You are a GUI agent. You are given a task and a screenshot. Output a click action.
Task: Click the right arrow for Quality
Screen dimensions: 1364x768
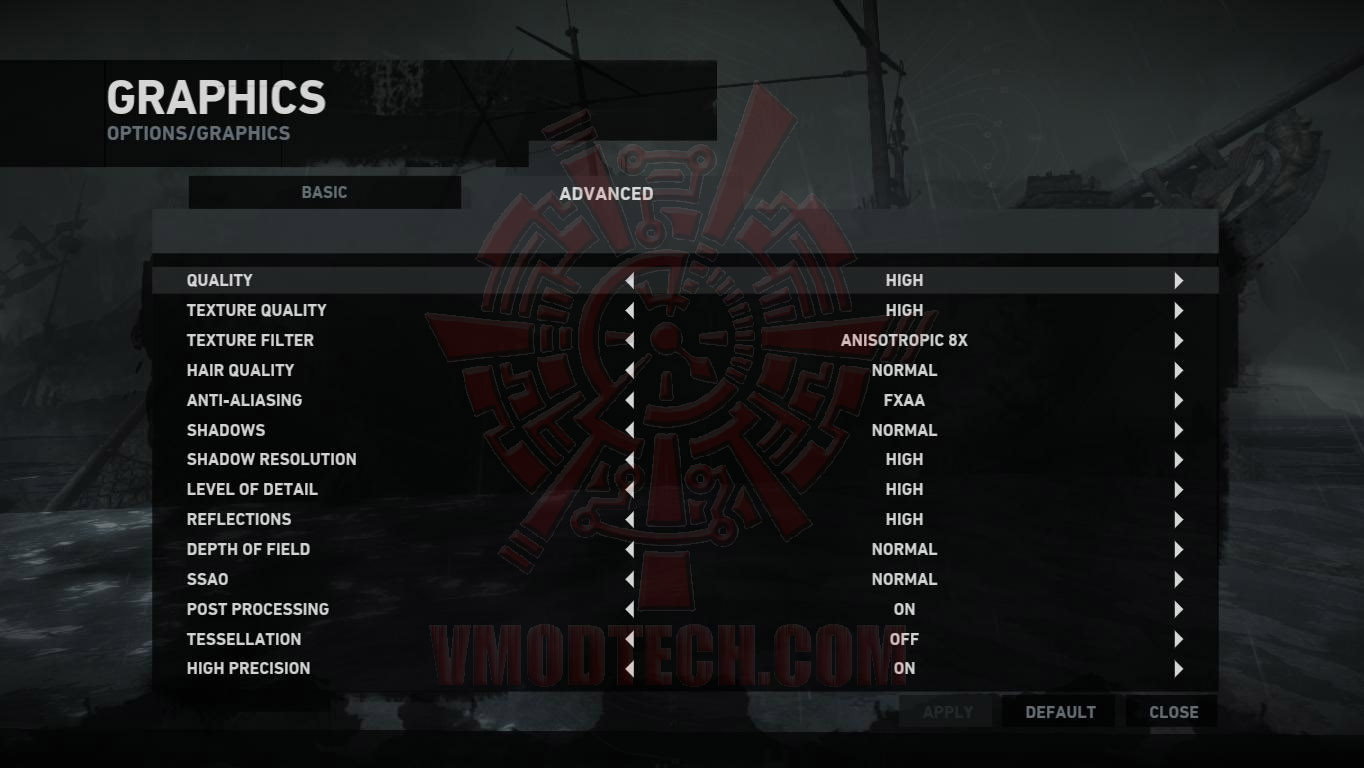(x=1178, y=281)
